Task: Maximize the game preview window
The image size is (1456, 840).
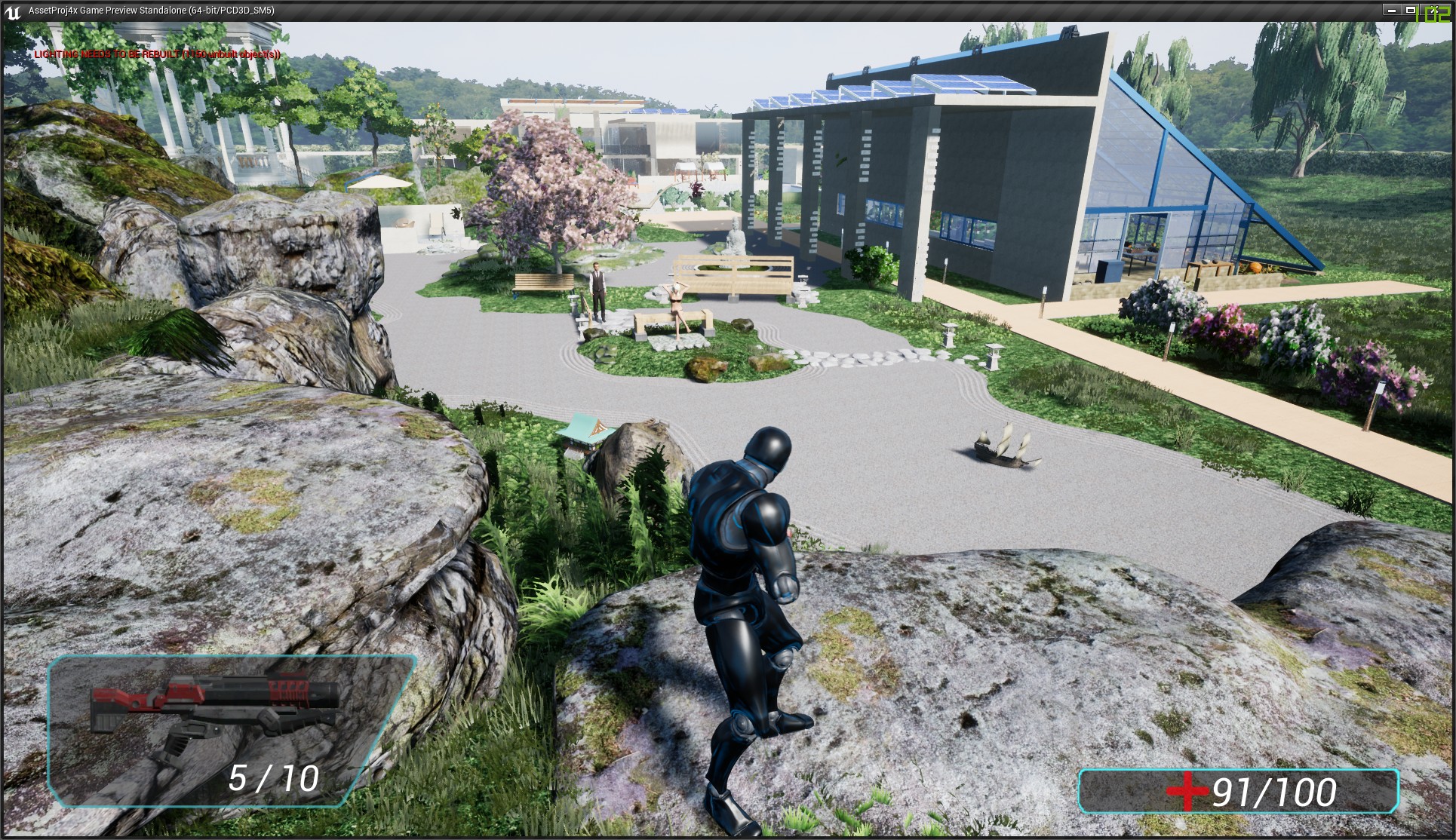Action: coord(1410,11)
